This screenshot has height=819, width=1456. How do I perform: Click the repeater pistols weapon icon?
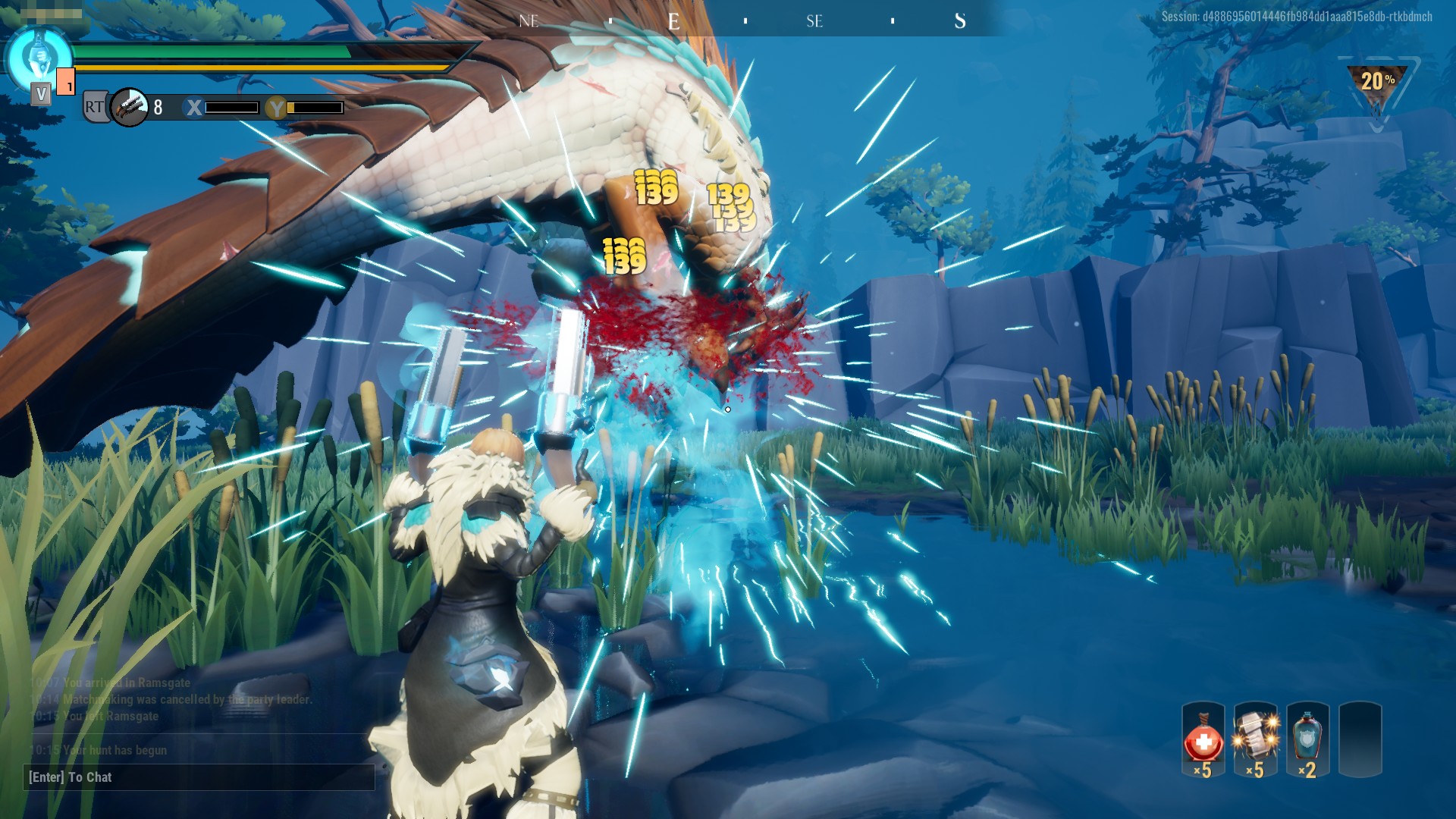129,107
